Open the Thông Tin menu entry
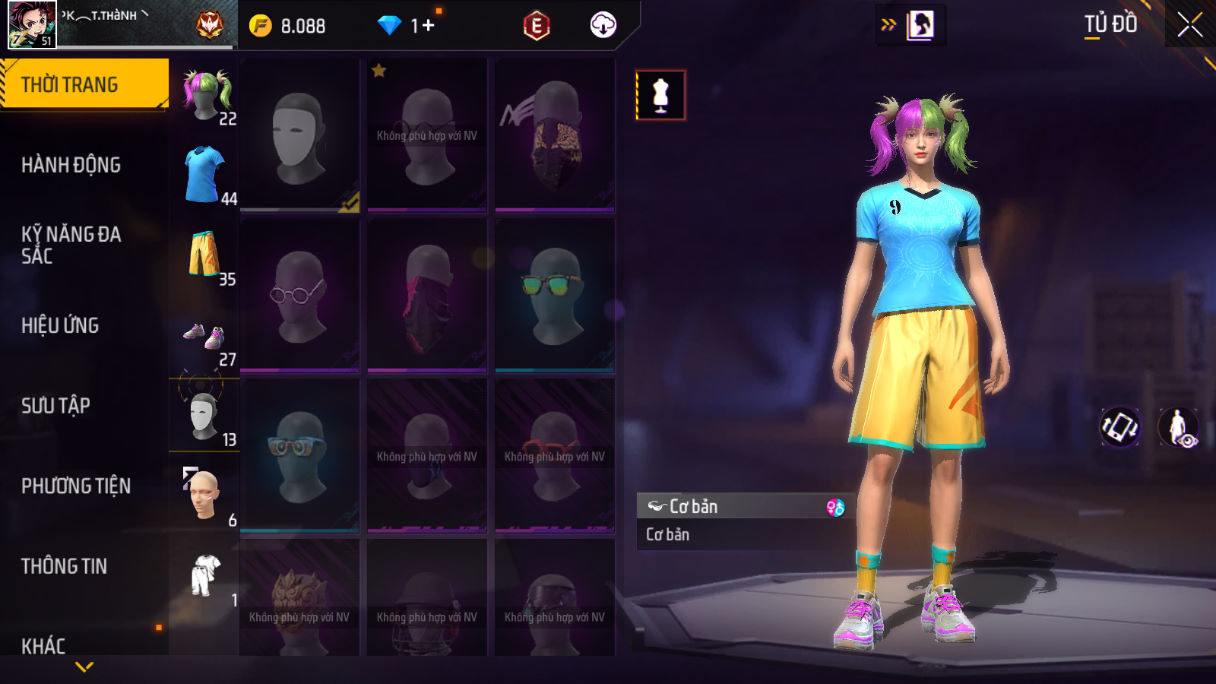Image resolution: width=1216 pixels, height=684 pixels. [64, 566]
